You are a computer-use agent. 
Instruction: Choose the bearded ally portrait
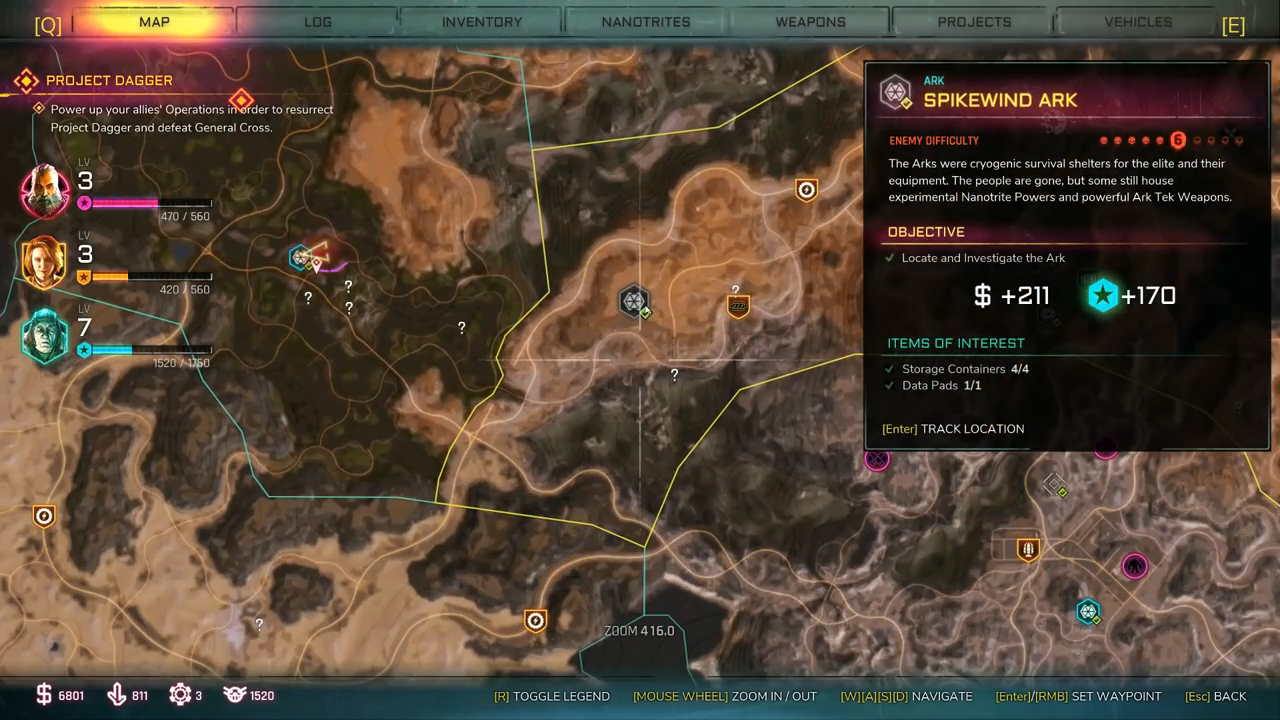coord(45,190)
